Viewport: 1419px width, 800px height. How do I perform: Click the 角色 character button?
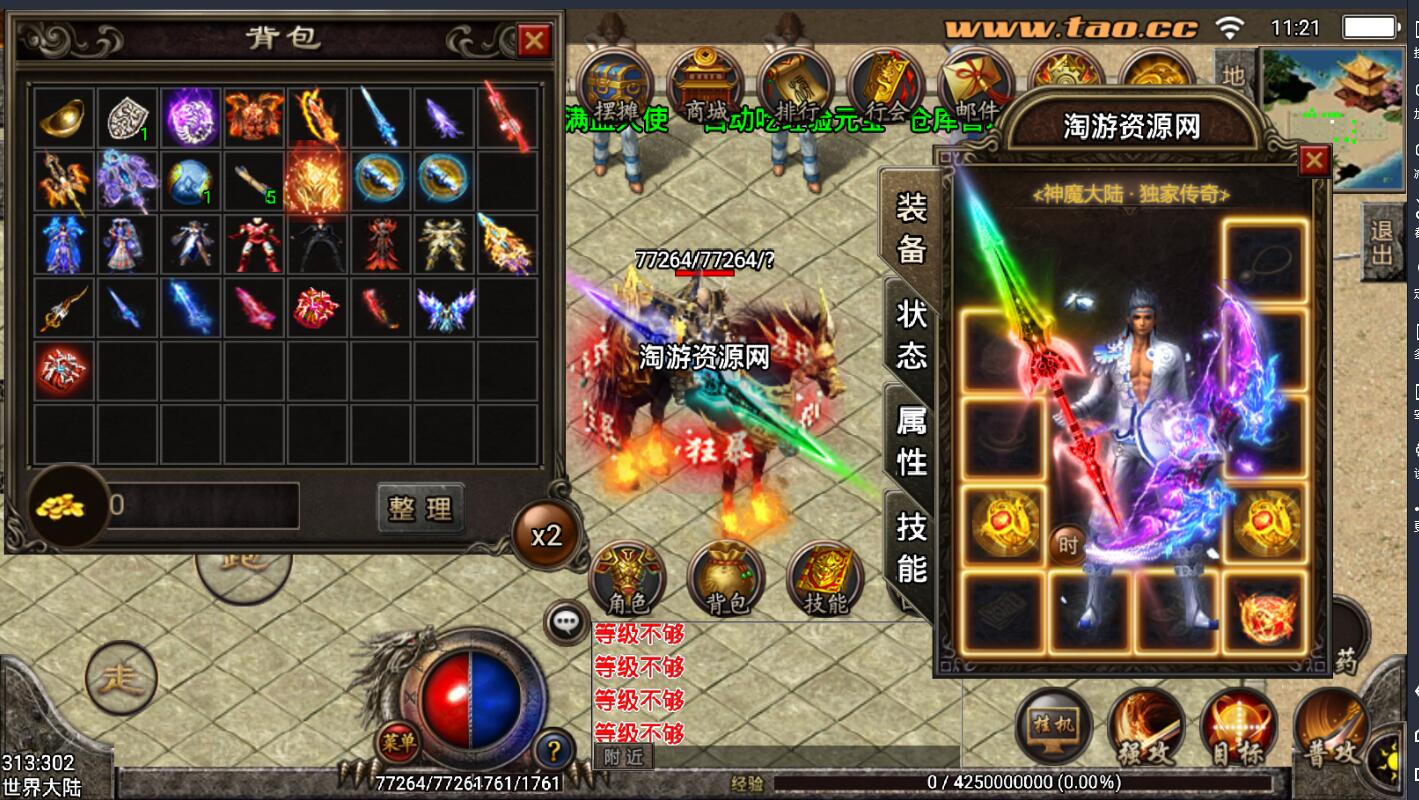[628, 580]
